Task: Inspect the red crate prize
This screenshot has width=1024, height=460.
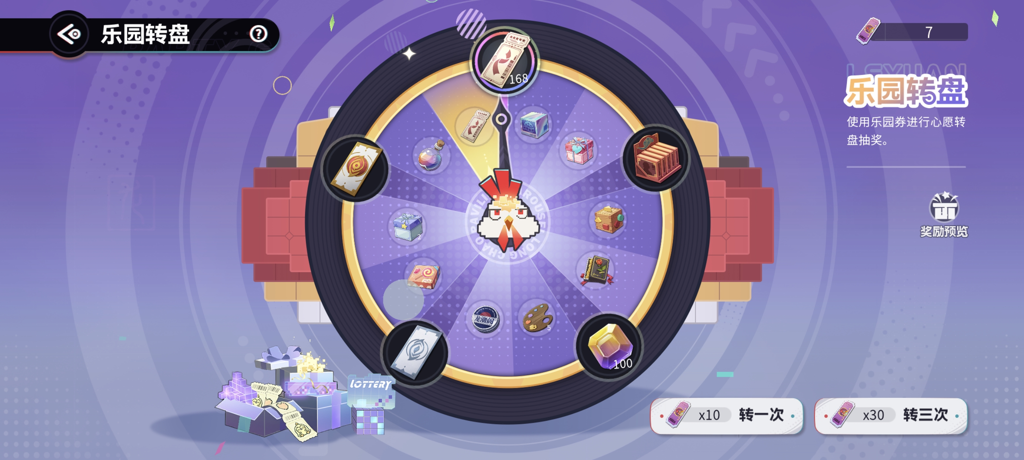Action: 656,158
